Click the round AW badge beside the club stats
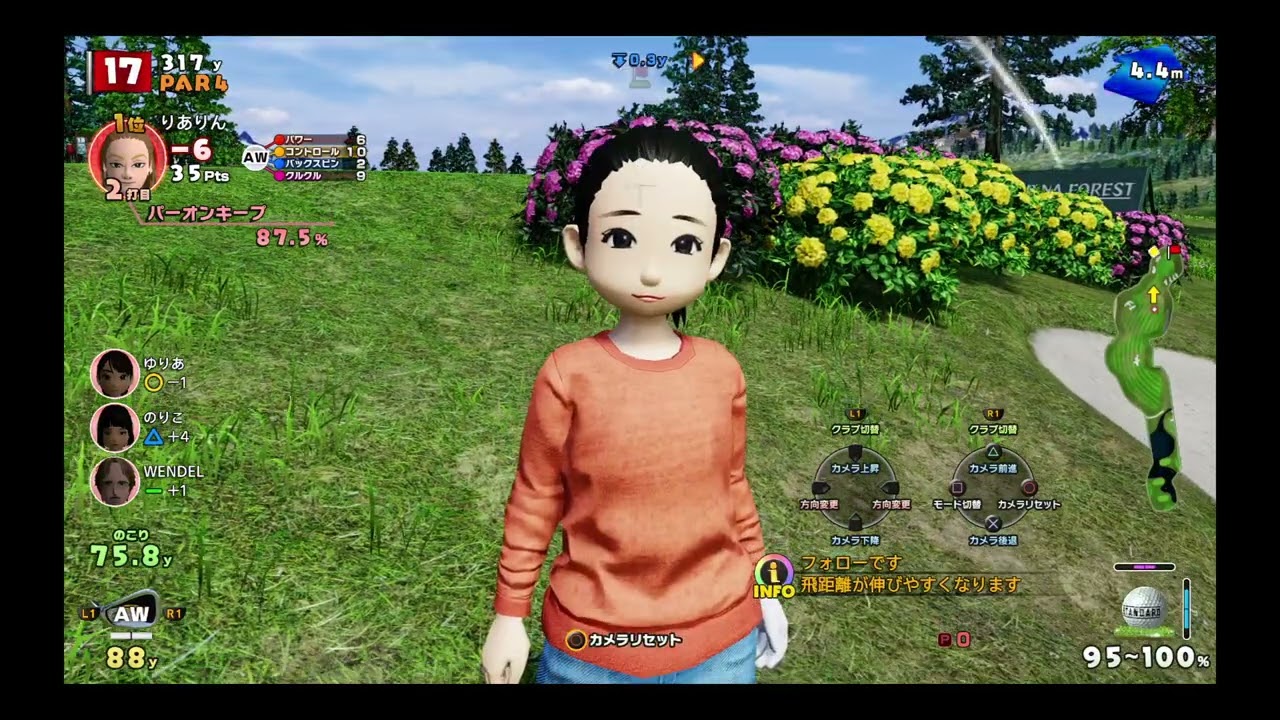The width and height of the screenshot is (1280, 720). (255, 157)
